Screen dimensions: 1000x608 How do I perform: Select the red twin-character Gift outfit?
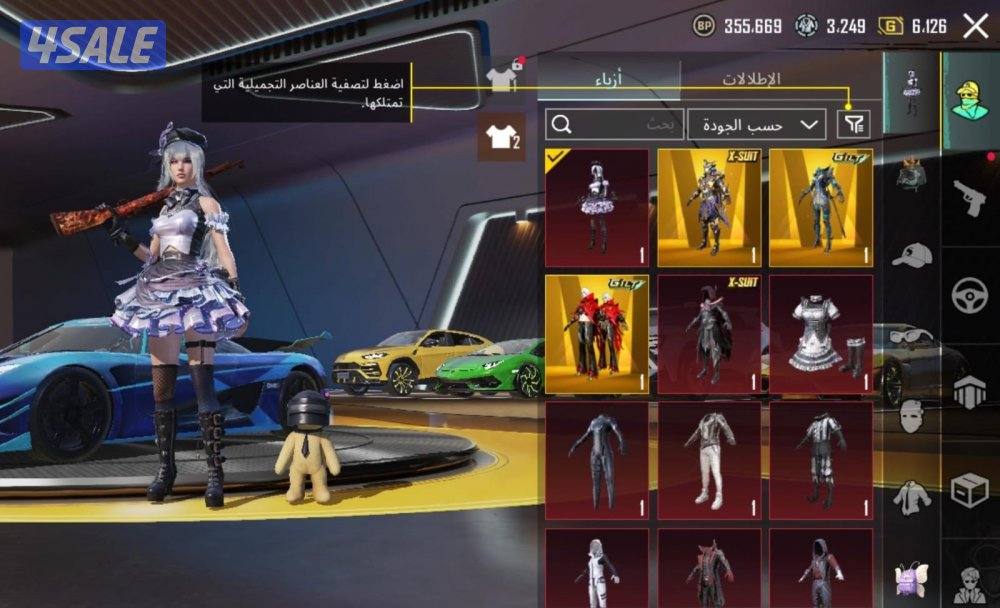click(x=596, y=335)
